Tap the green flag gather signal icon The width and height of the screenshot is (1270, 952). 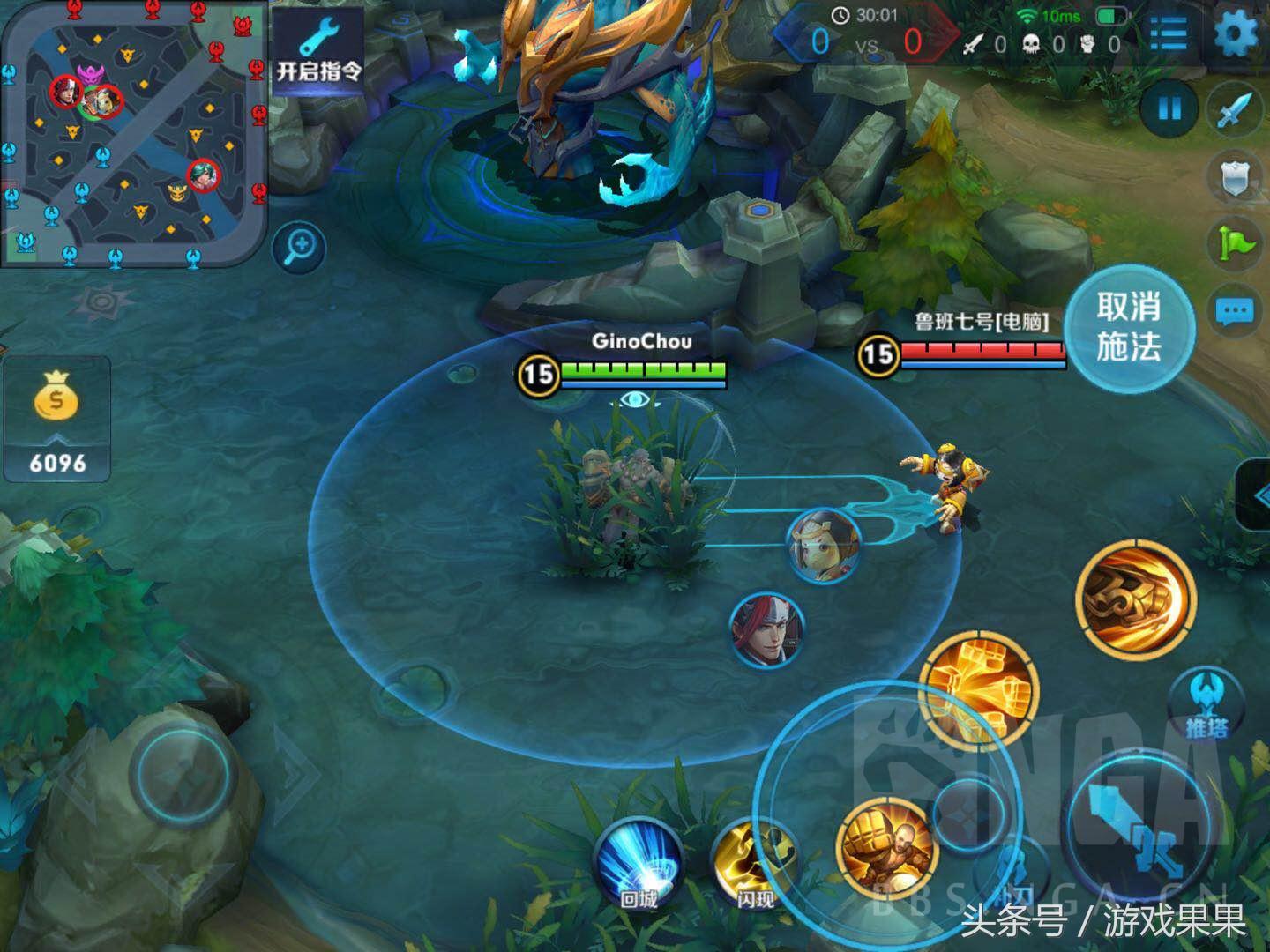1235,242
